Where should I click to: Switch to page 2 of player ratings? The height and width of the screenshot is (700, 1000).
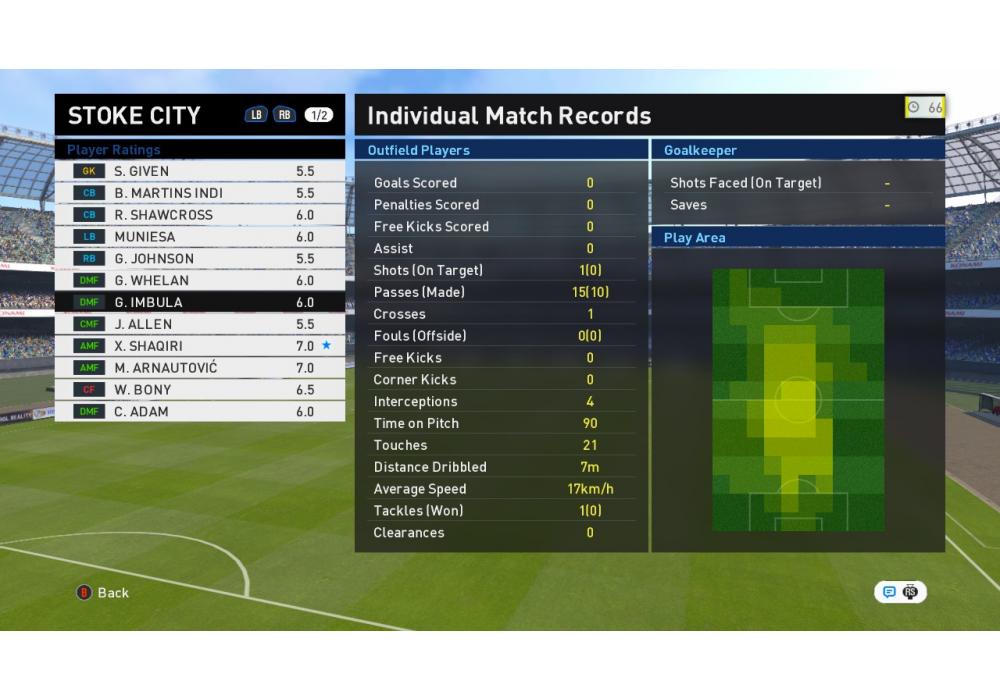[283, 115]
